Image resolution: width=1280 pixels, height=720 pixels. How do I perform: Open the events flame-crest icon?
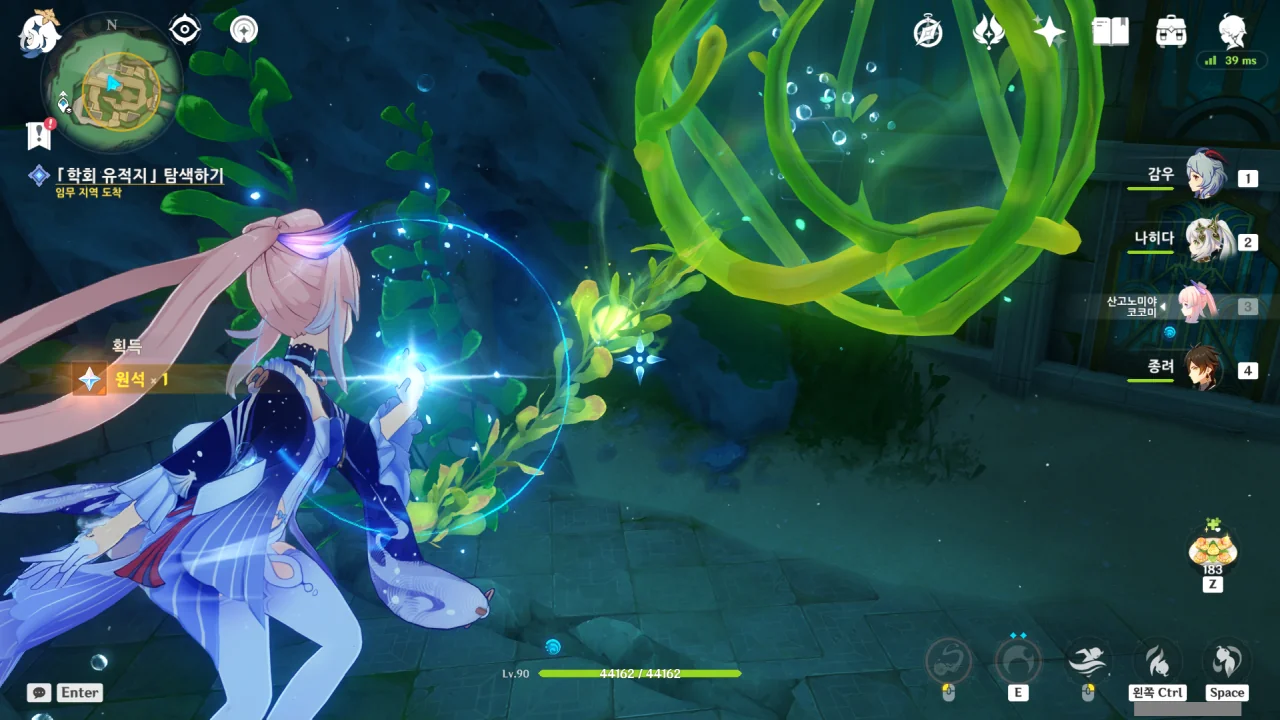pos(989,33)
